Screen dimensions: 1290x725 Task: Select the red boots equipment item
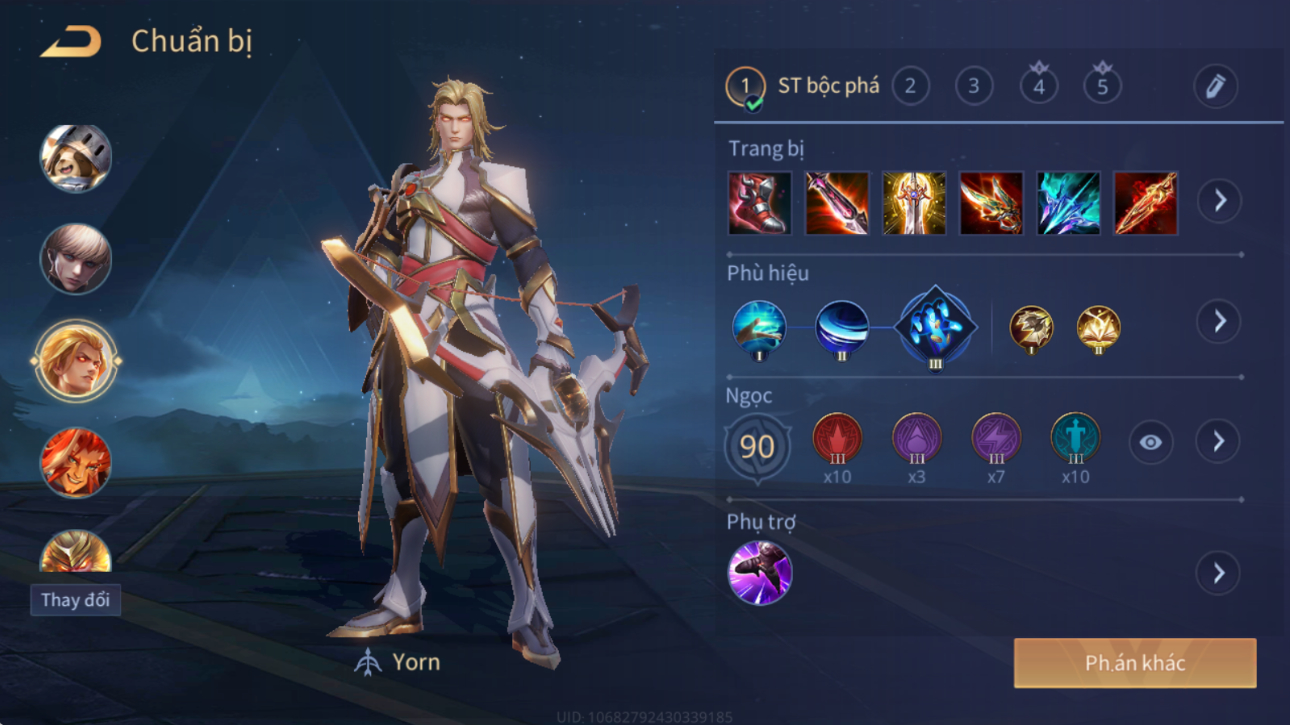coord(760,203)
